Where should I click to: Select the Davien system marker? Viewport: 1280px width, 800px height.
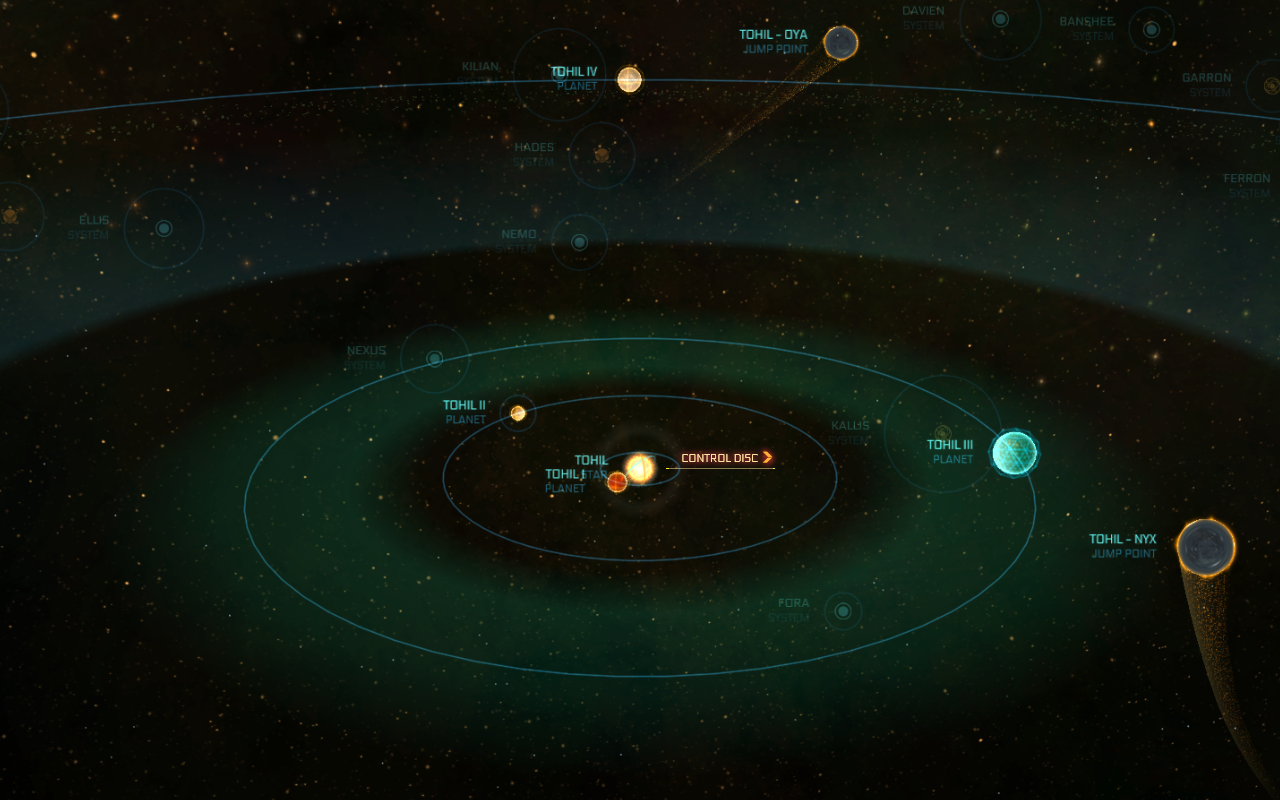(x=1000, y=19)
